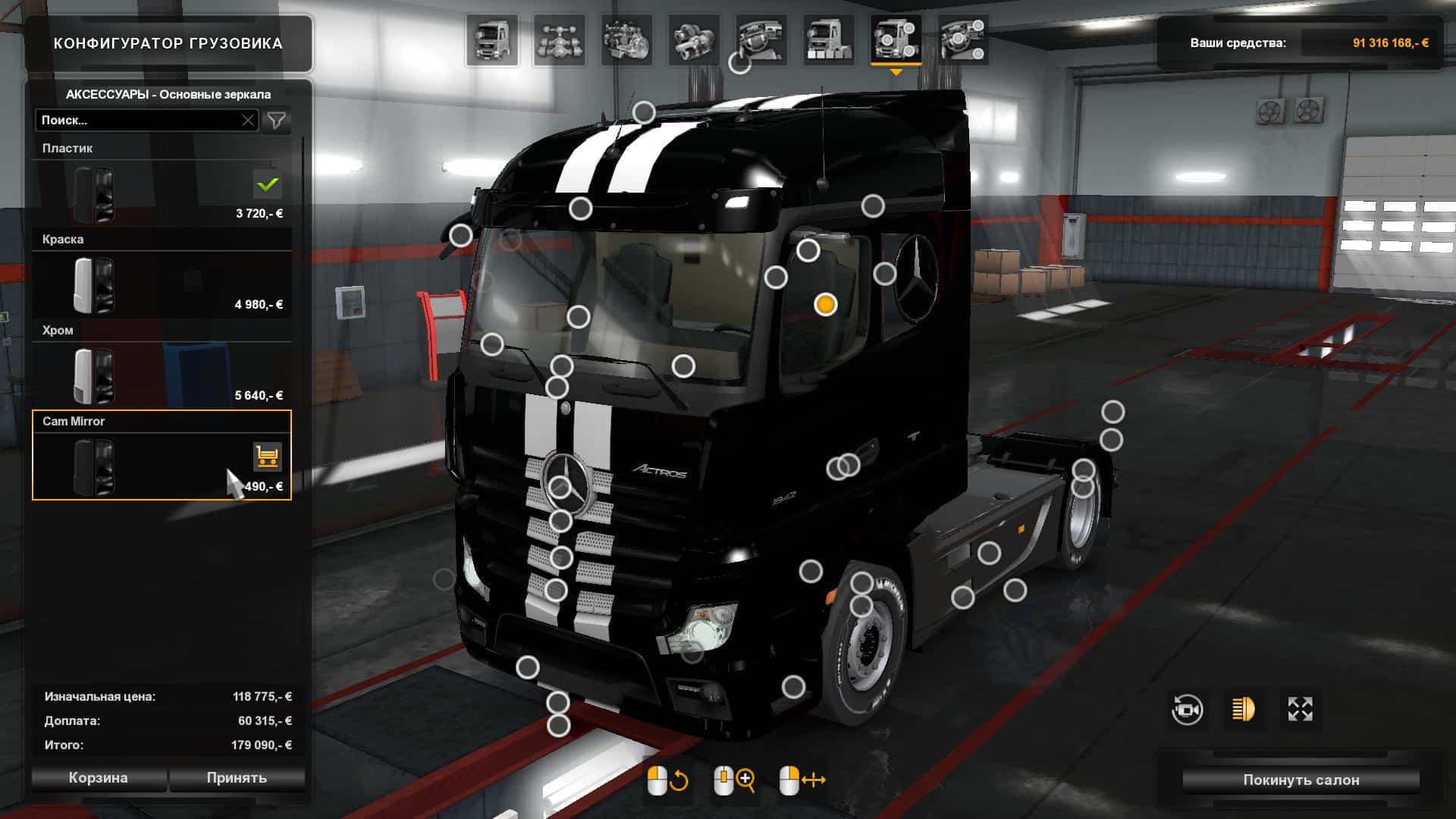Confirm changes with Принять
This screenshot has height=819, width=1456.
coord(237,778)
